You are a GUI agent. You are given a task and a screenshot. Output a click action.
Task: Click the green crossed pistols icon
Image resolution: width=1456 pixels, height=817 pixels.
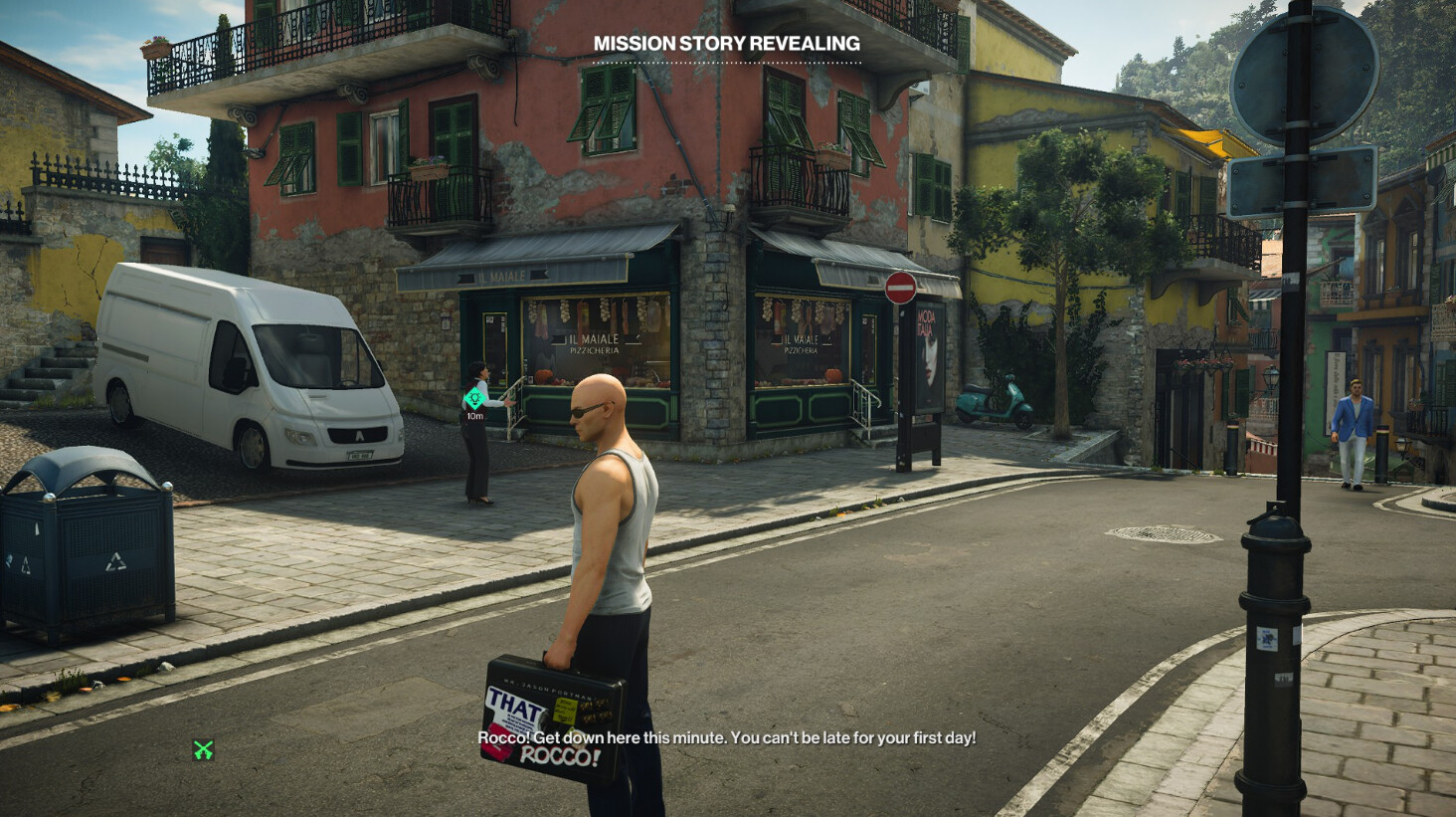coord(203,749)
